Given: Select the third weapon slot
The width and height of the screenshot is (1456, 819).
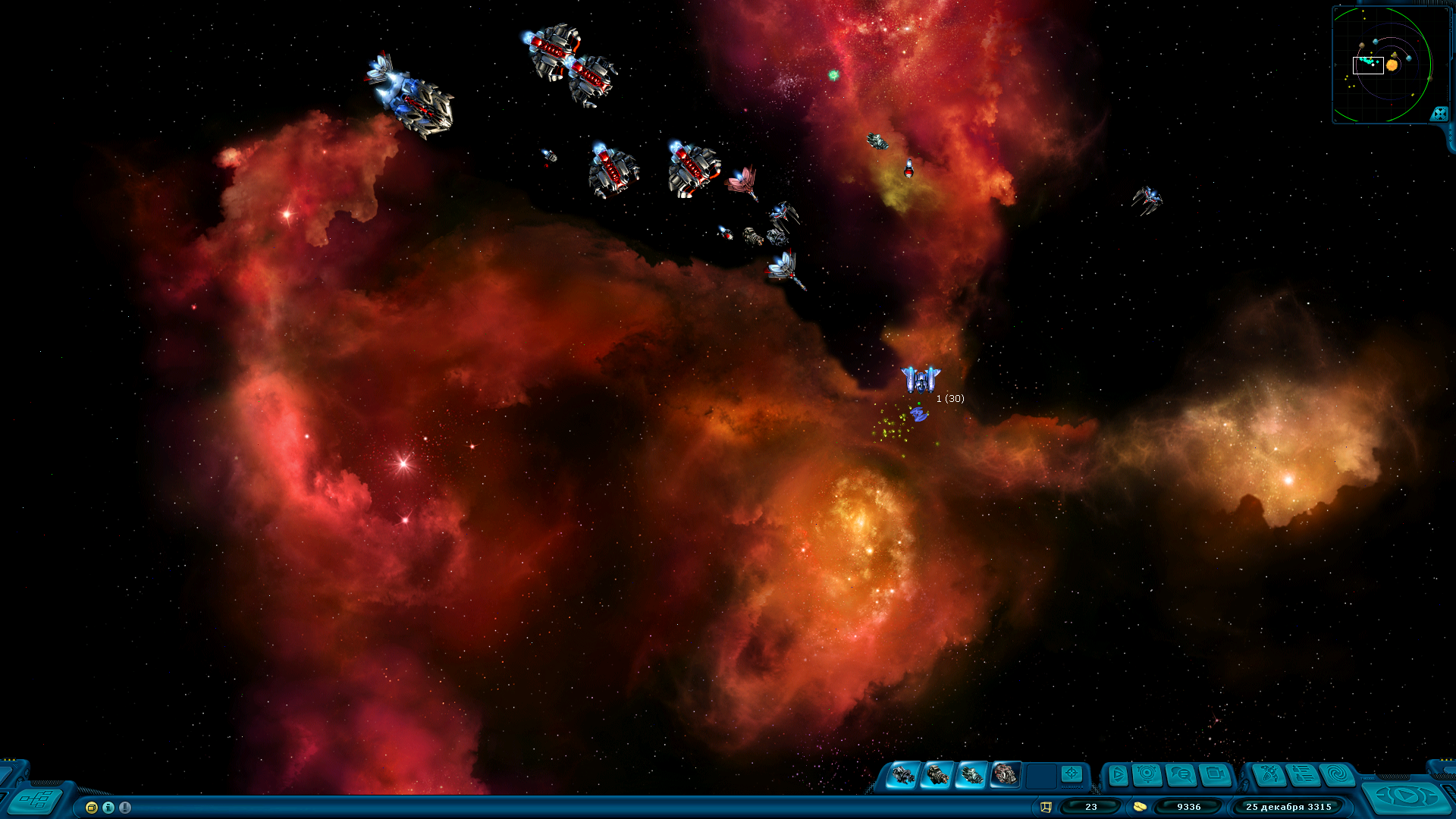Looking at the screenshot, I should point(971,775).
